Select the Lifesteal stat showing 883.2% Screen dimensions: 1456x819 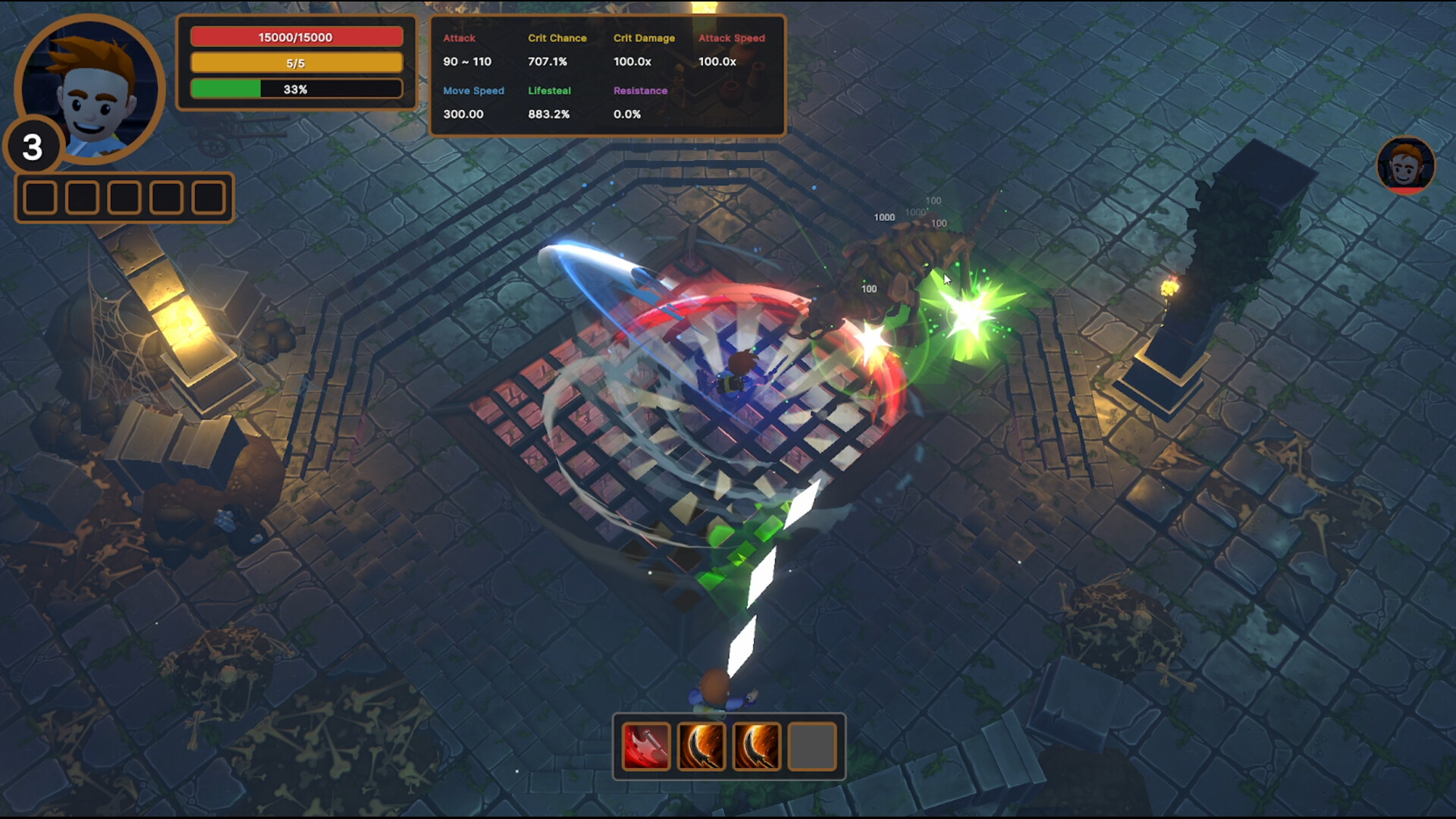[548, 114]
